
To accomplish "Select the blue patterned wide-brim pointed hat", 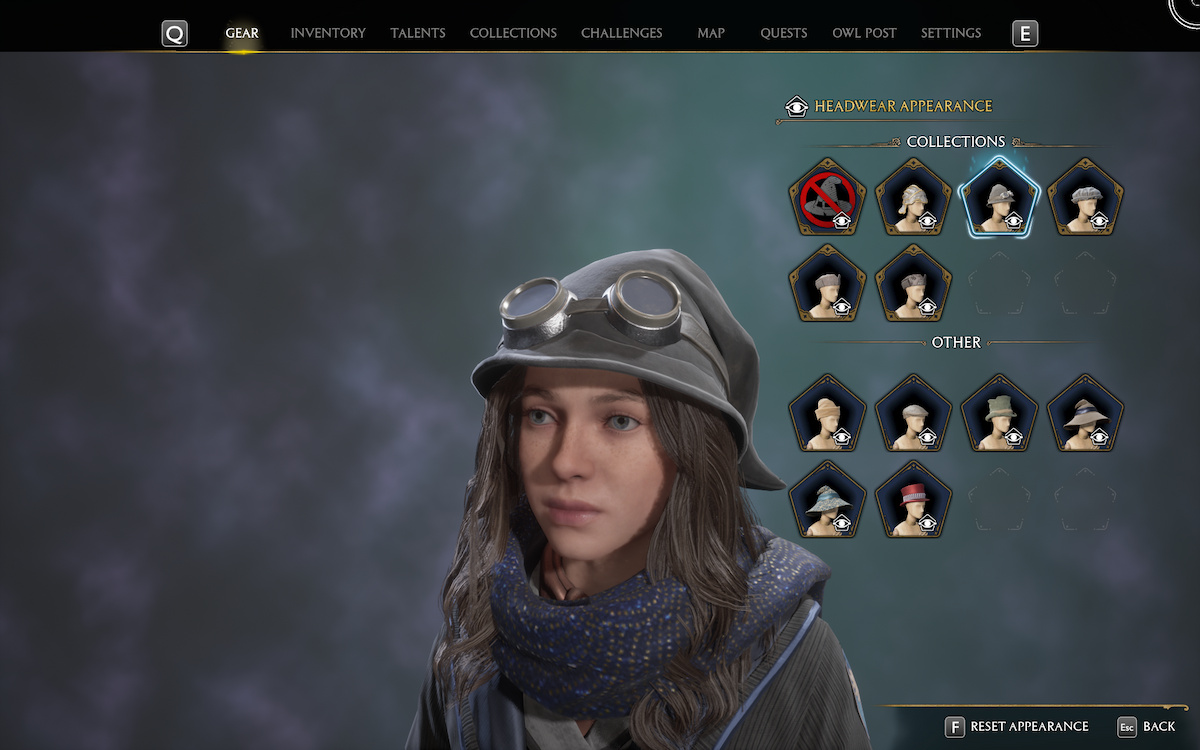I will pyautogui.click(x=827, y=500).
